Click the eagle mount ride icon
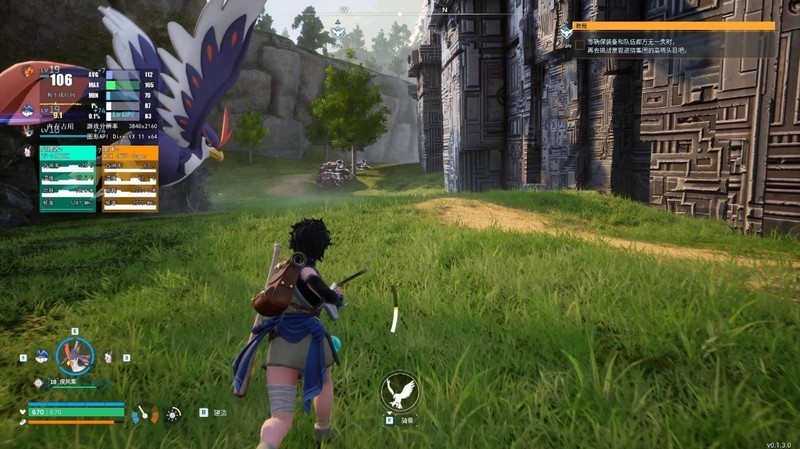800x449 pixels. pyautogui.click(x=400, y=391)
